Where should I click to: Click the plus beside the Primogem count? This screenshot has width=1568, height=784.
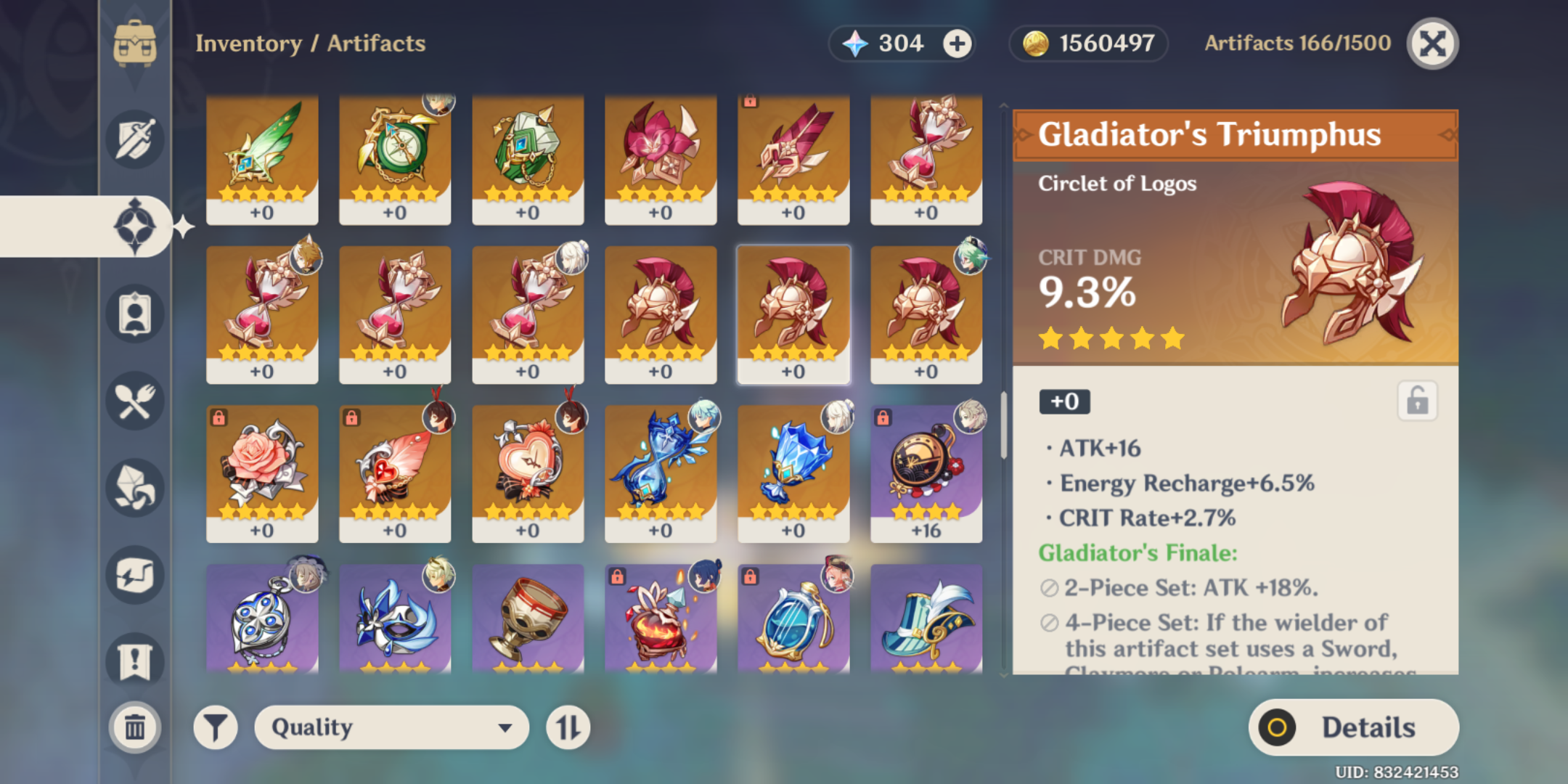click(x=957, y=44)
